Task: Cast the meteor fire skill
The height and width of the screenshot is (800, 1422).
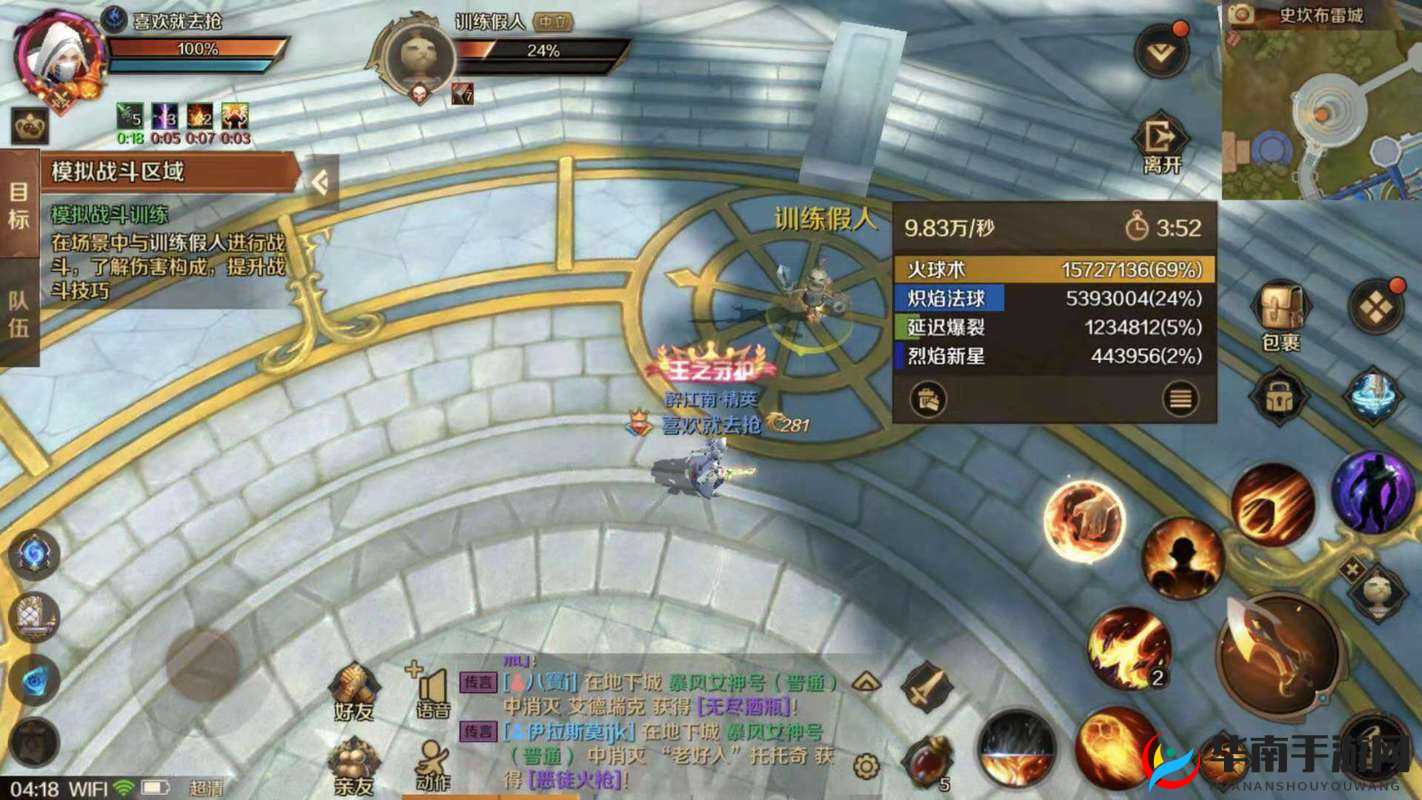Action: [1272, 505]
